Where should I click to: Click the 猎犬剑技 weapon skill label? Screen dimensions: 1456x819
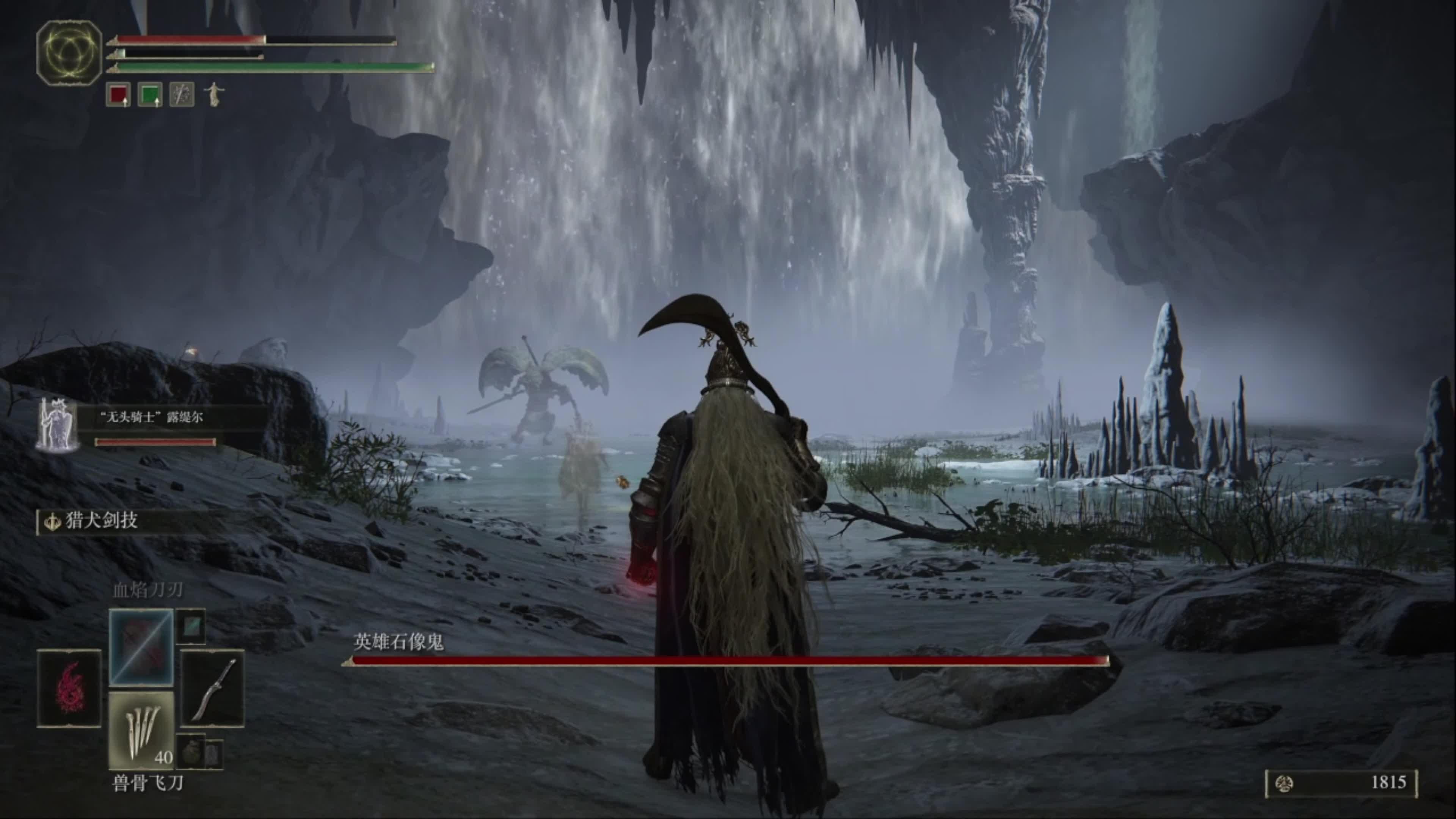click(102, 521)
